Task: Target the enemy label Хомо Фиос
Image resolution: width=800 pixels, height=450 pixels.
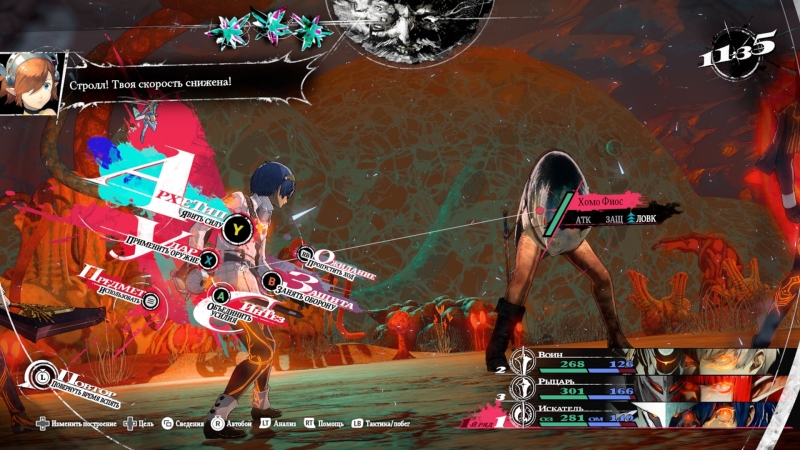Action: (610, 201)
